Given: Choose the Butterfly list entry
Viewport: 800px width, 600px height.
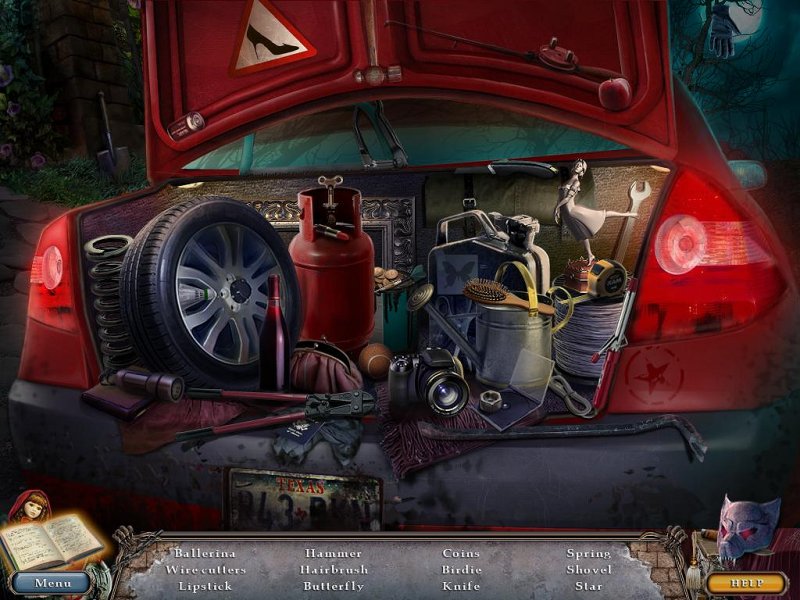Looking at the screenshot, I should click(x=335, y=585).
